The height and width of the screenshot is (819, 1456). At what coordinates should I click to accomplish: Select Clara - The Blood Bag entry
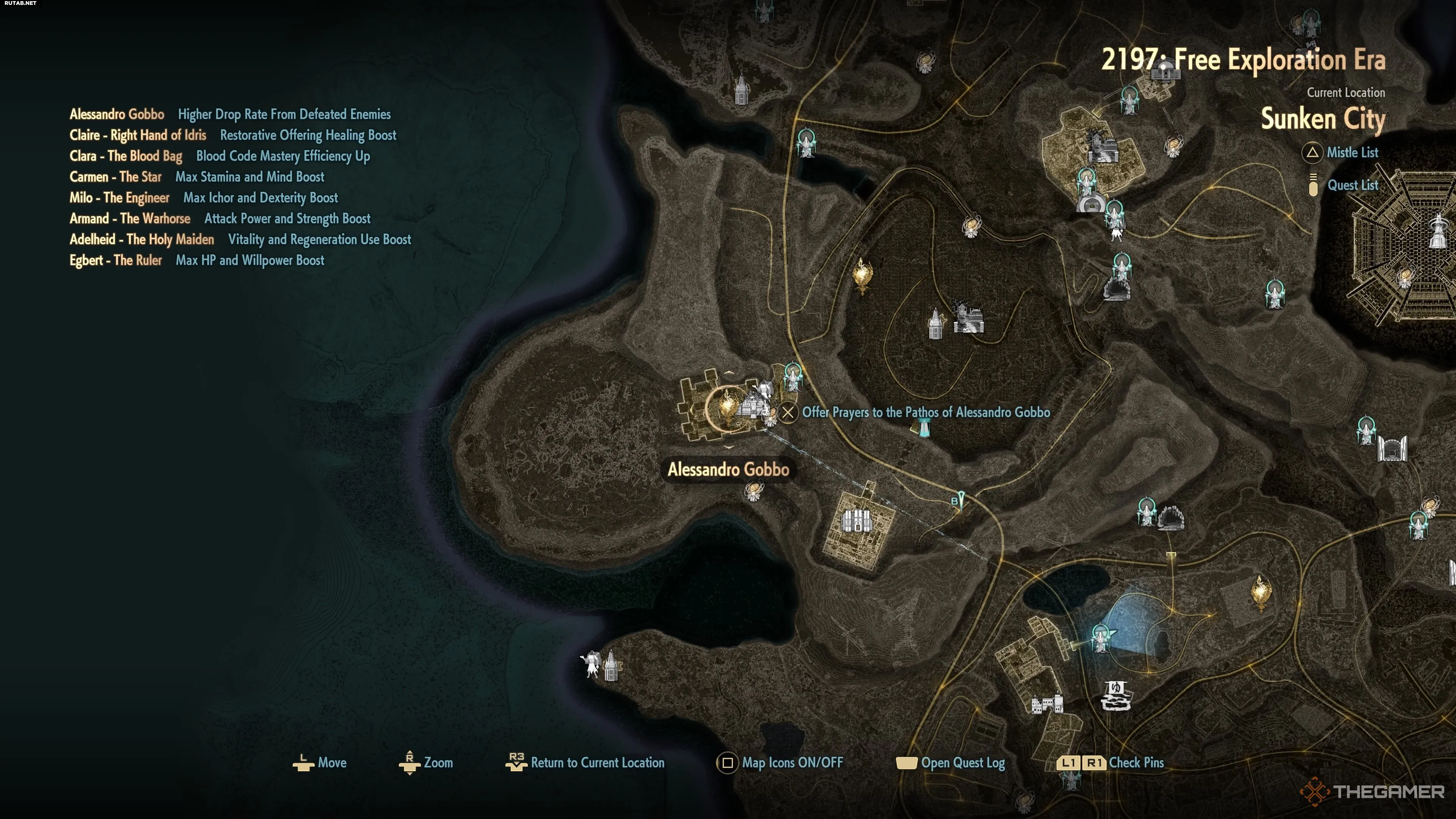pyautogui.click(x=126, y=156)
